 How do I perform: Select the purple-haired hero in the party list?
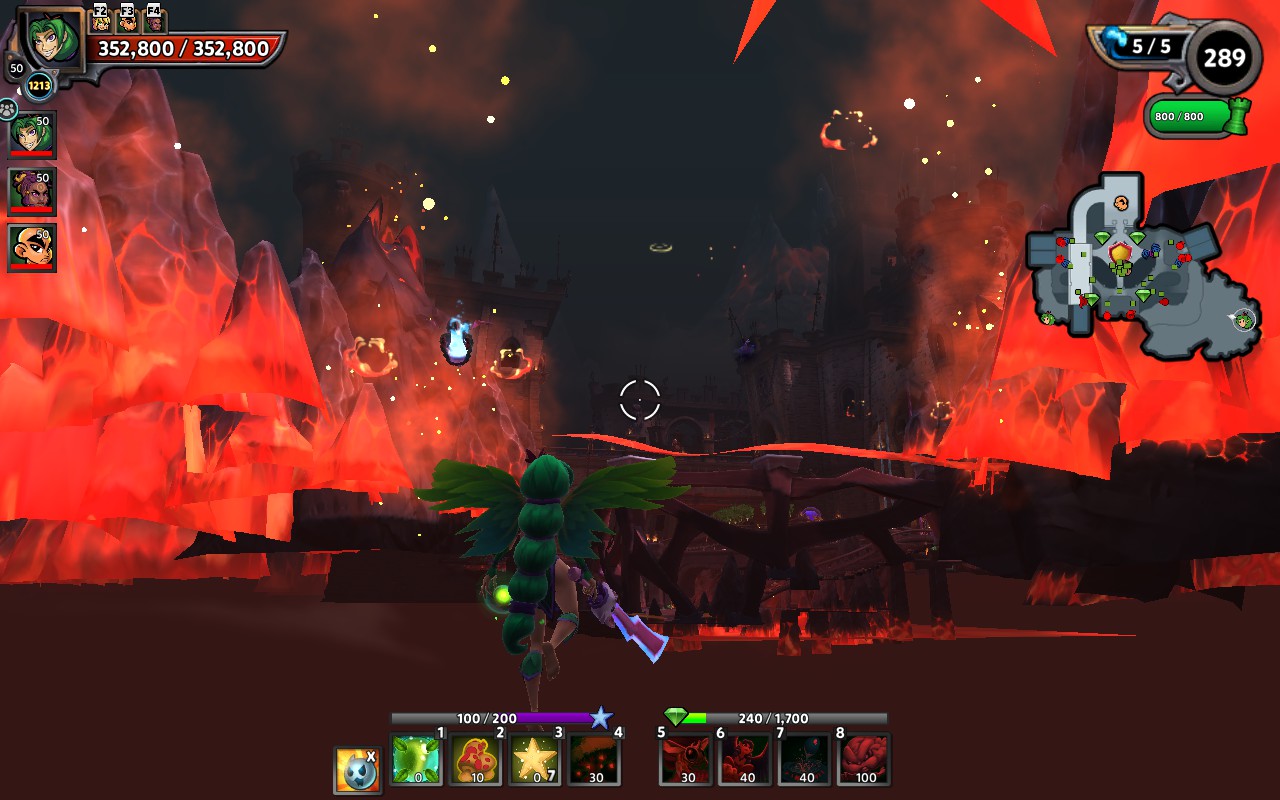click(x=32, y=190)
